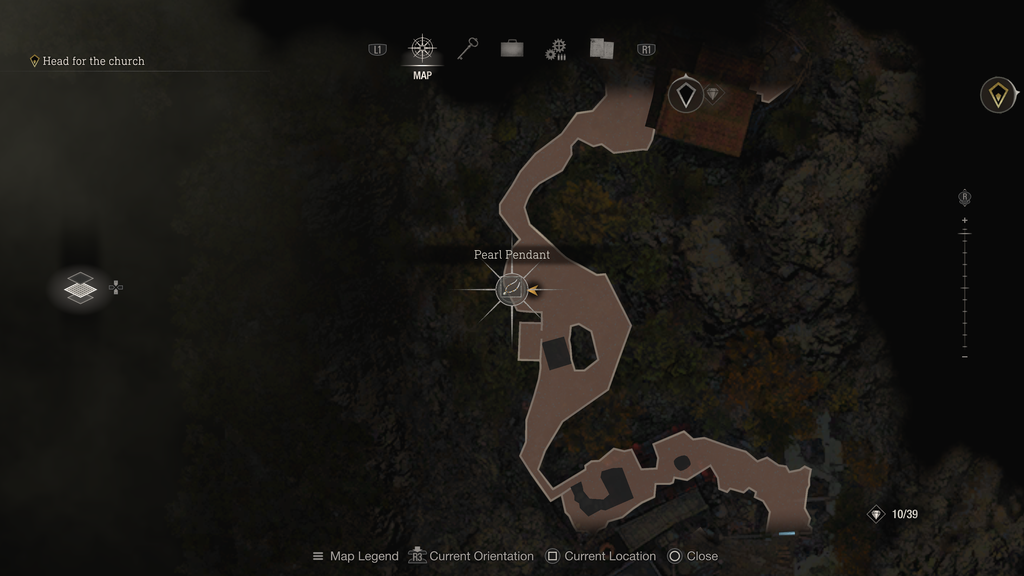The width and height of the screenshot is (1024, 576).
Task: Open the attaché case tab
Action: tap(512, 49)
